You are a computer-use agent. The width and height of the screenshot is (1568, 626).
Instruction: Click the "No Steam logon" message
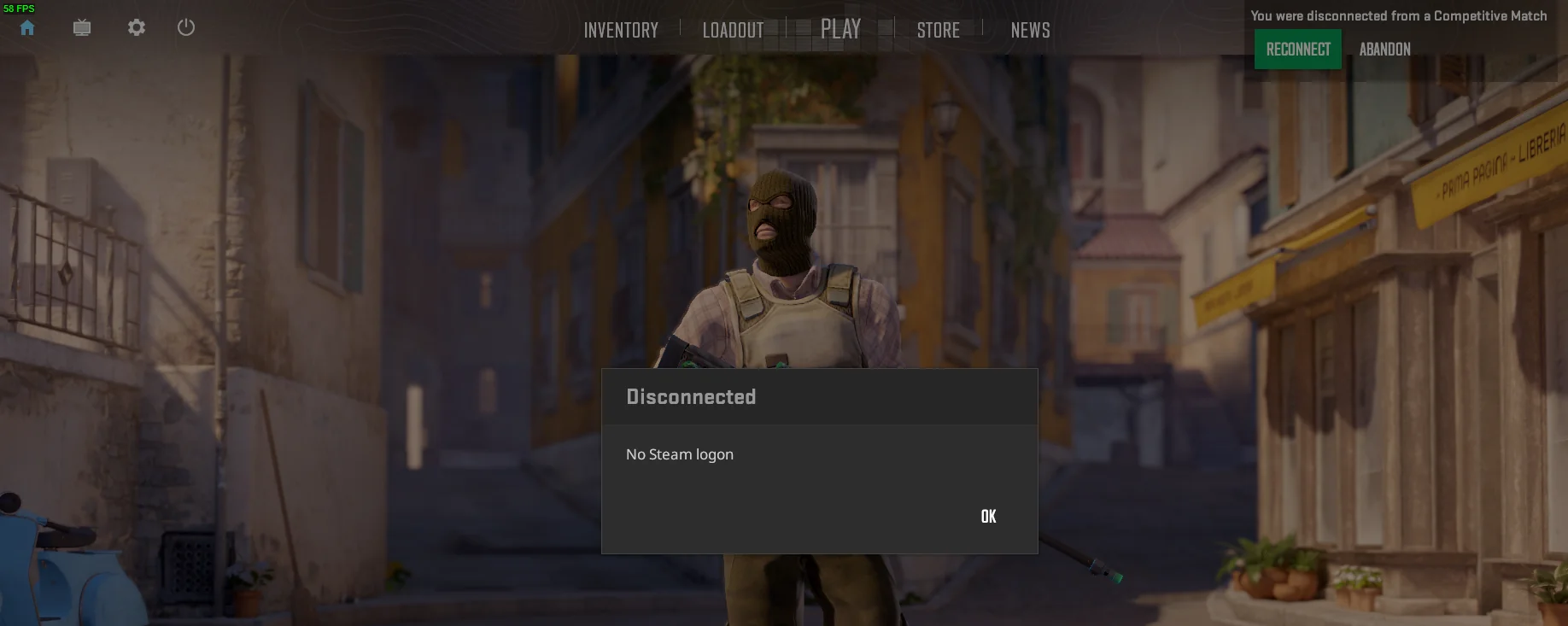(680, 453)
